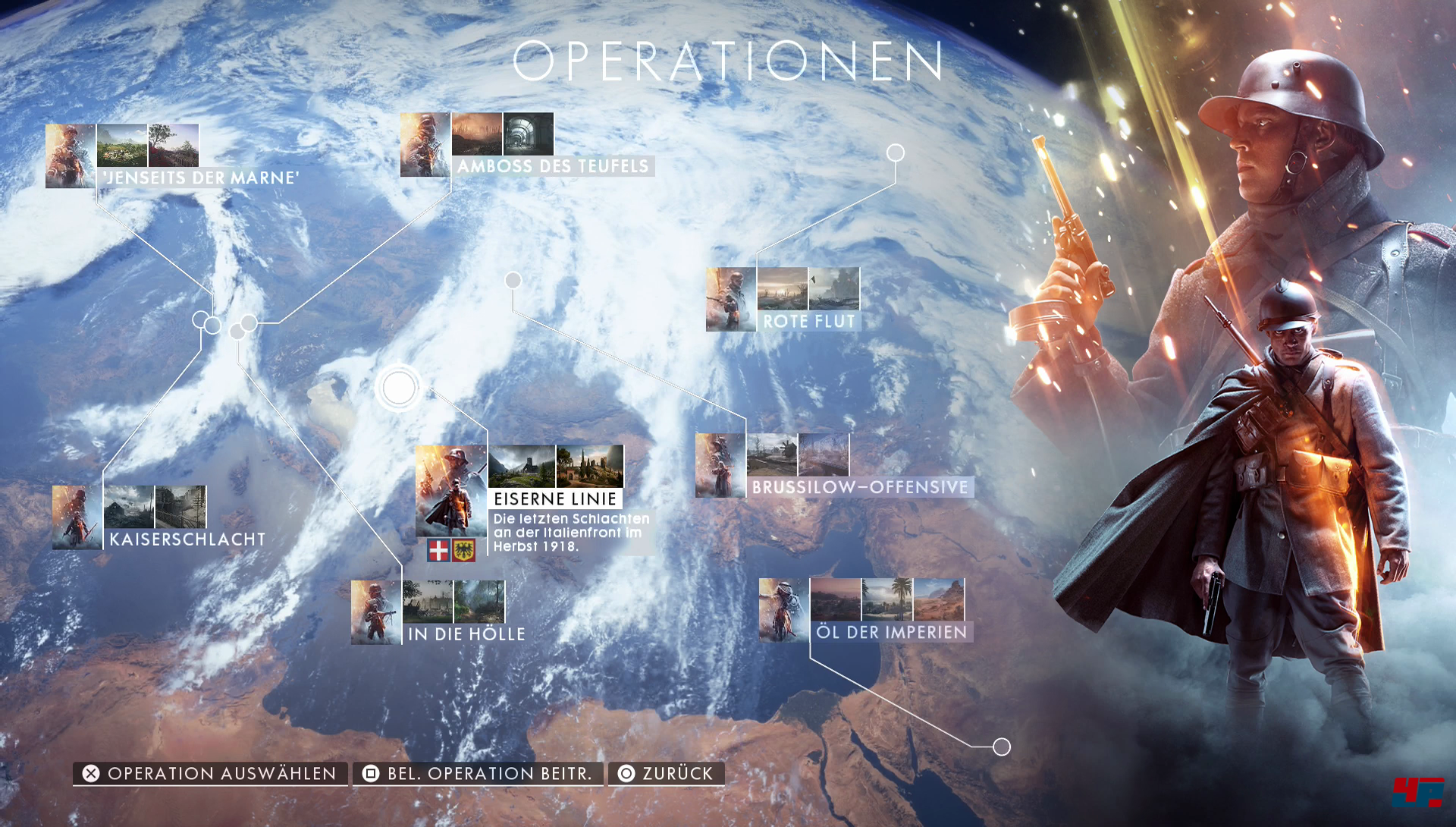Select the Jenseits der Marne operation
Viewport: 1456px width, 827px height.
coord(202,178)
